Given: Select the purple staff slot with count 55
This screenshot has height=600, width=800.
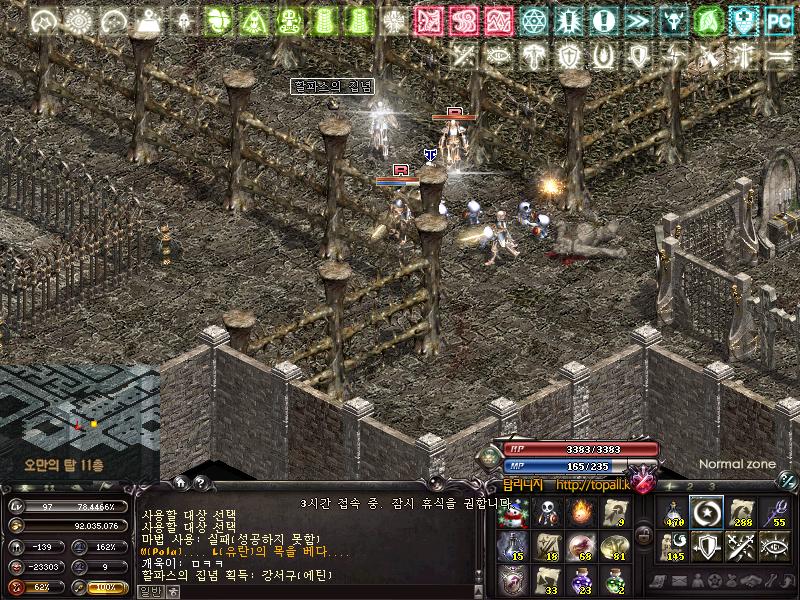Looking at the screenshot, I should click(x=774, y=514).
